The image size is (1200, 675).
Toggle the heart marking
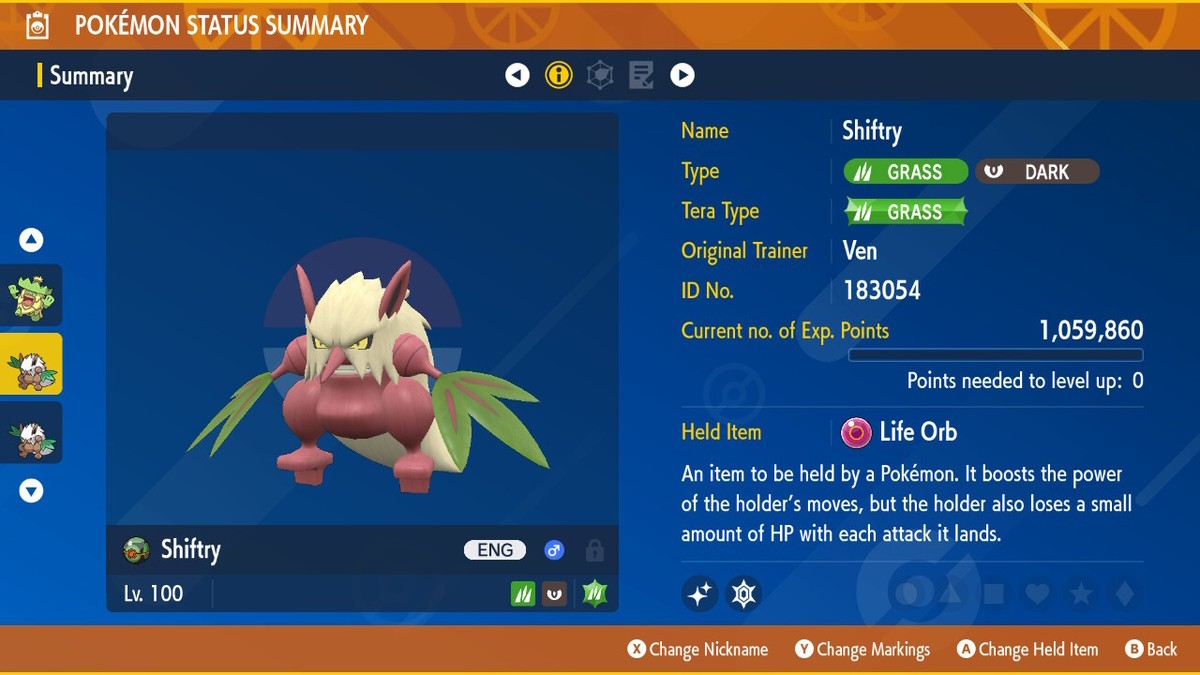pos(1038,594)
